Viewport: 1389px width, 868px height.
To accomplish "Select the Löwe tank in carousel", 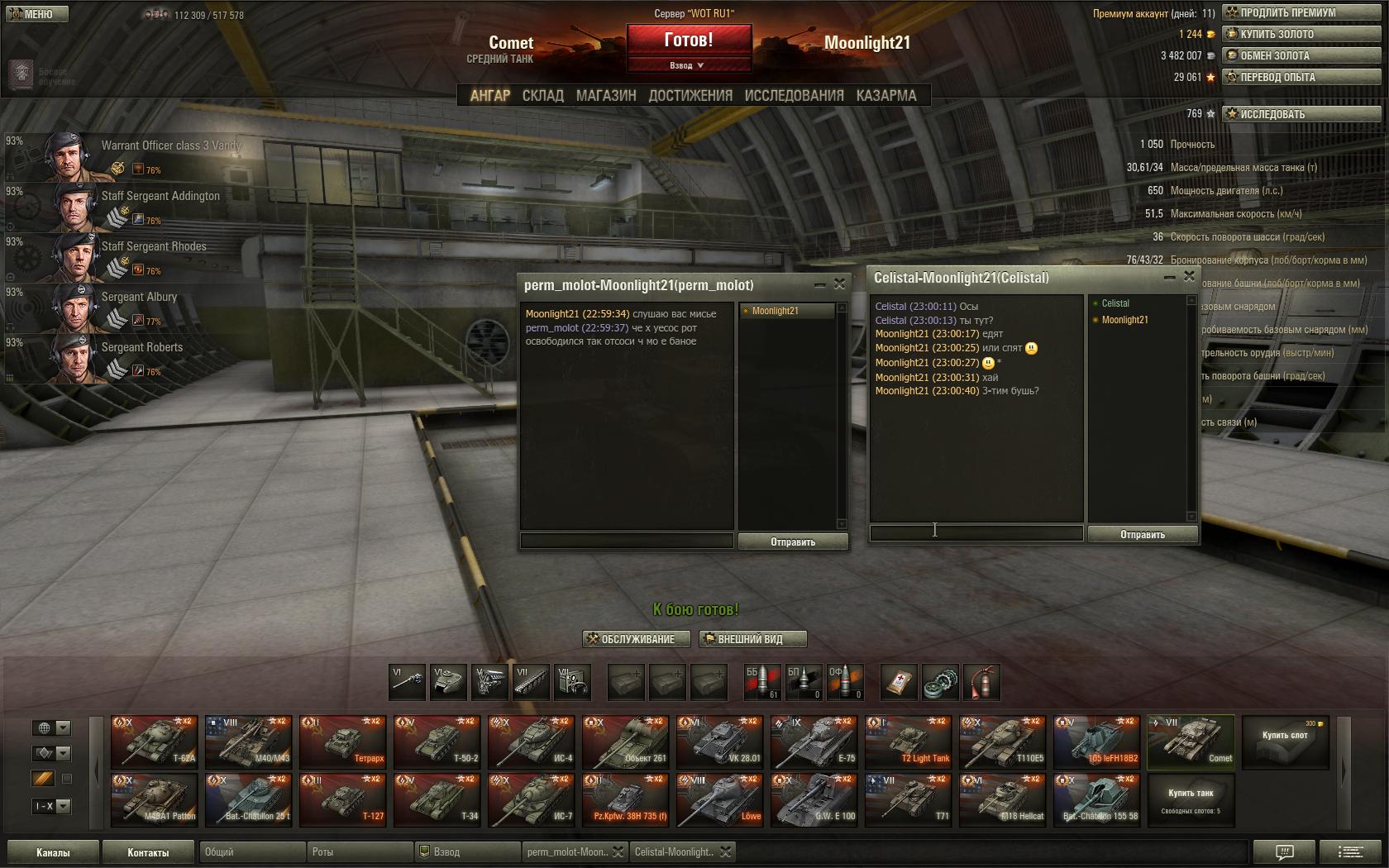I will (719, 799).
